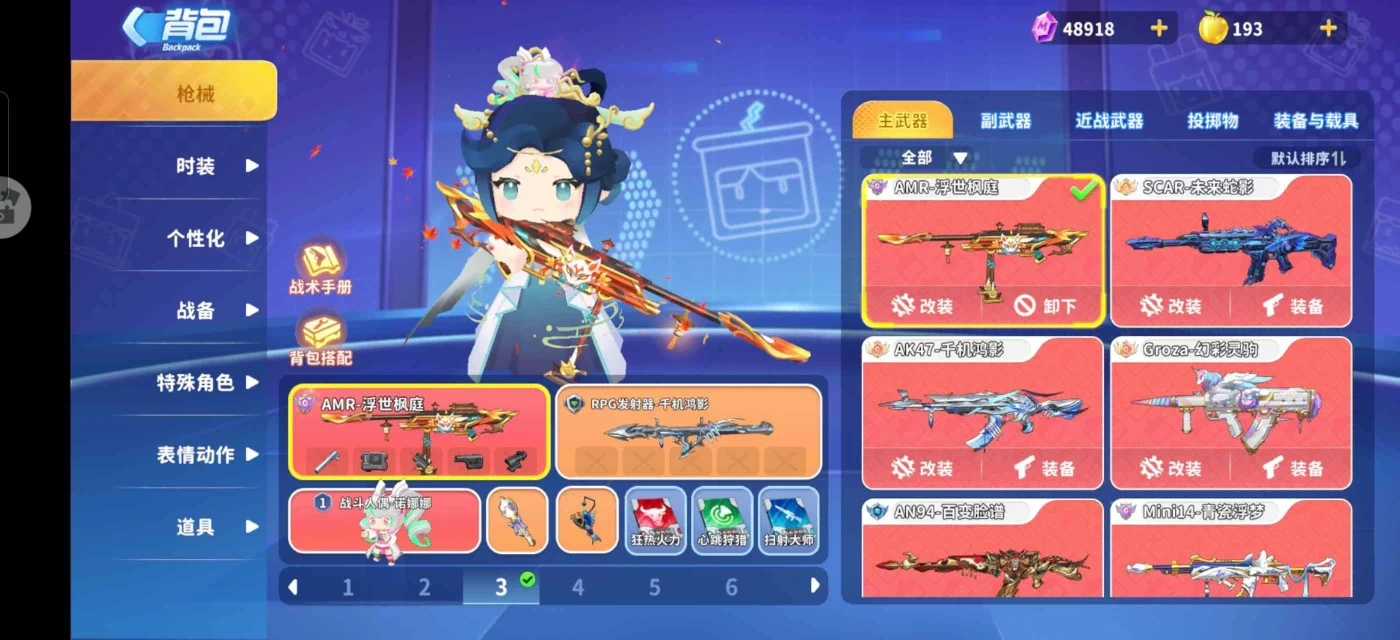Switch to the 副武器 secondary weapon tab
This screenshot has width=1400, height=640.
(x=1005, y=121)
